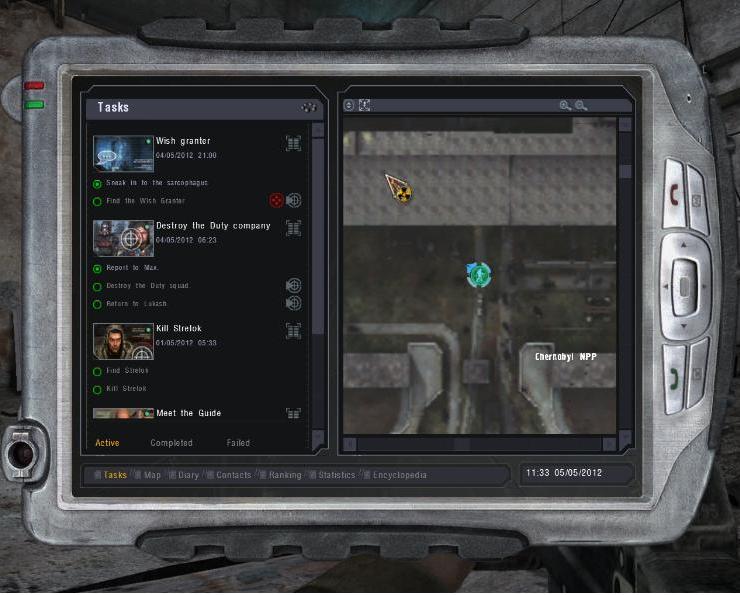Show the Ranking tab
Image resolution: width=740 pixels, height=595 pixels.
284,475
